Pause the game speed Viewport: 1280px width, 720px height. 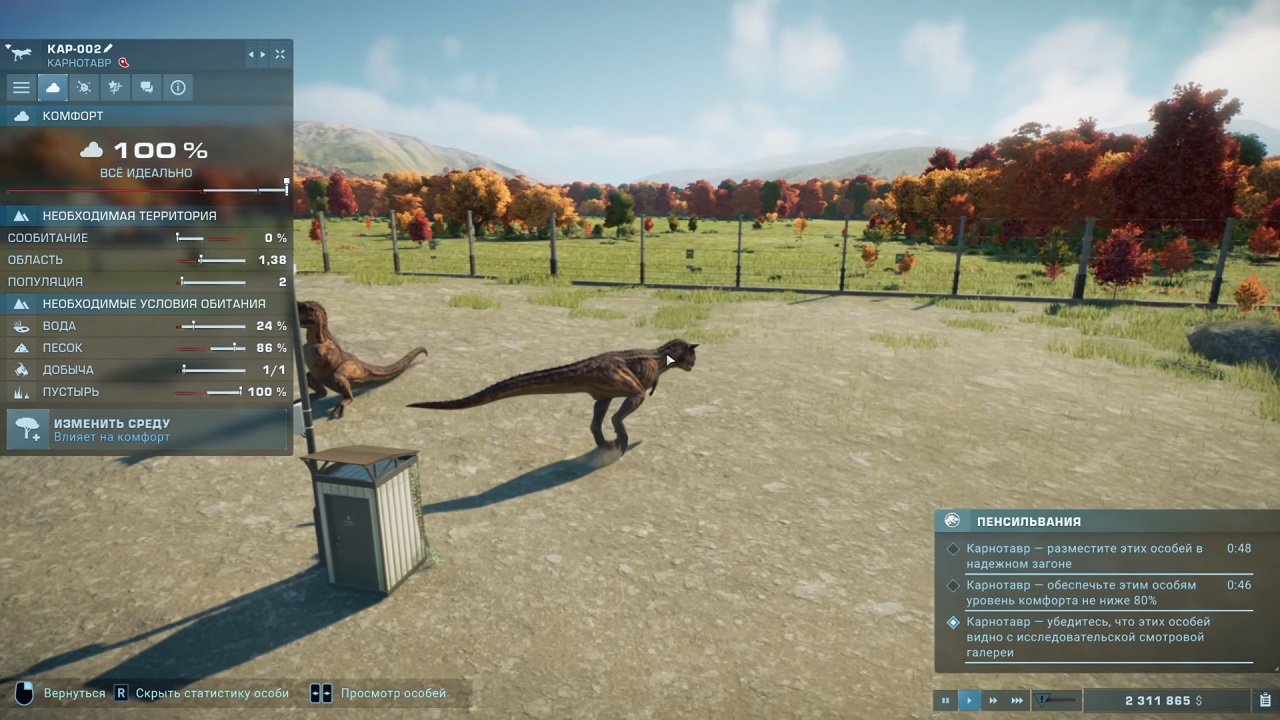point(945,701)
